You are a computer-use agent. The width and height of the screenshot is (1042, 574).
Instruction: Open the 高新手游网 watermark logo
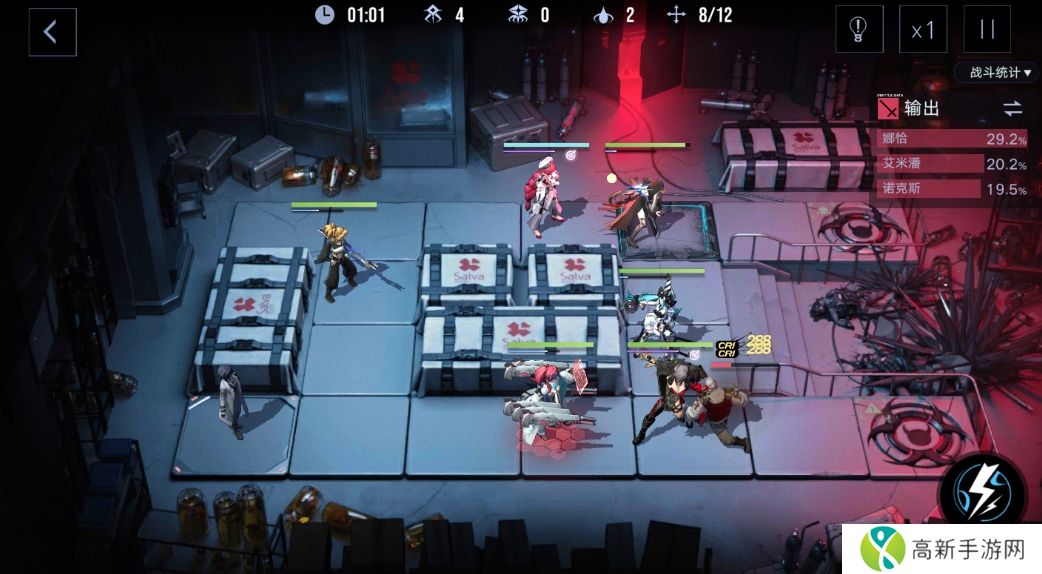[x=940, y=548]
